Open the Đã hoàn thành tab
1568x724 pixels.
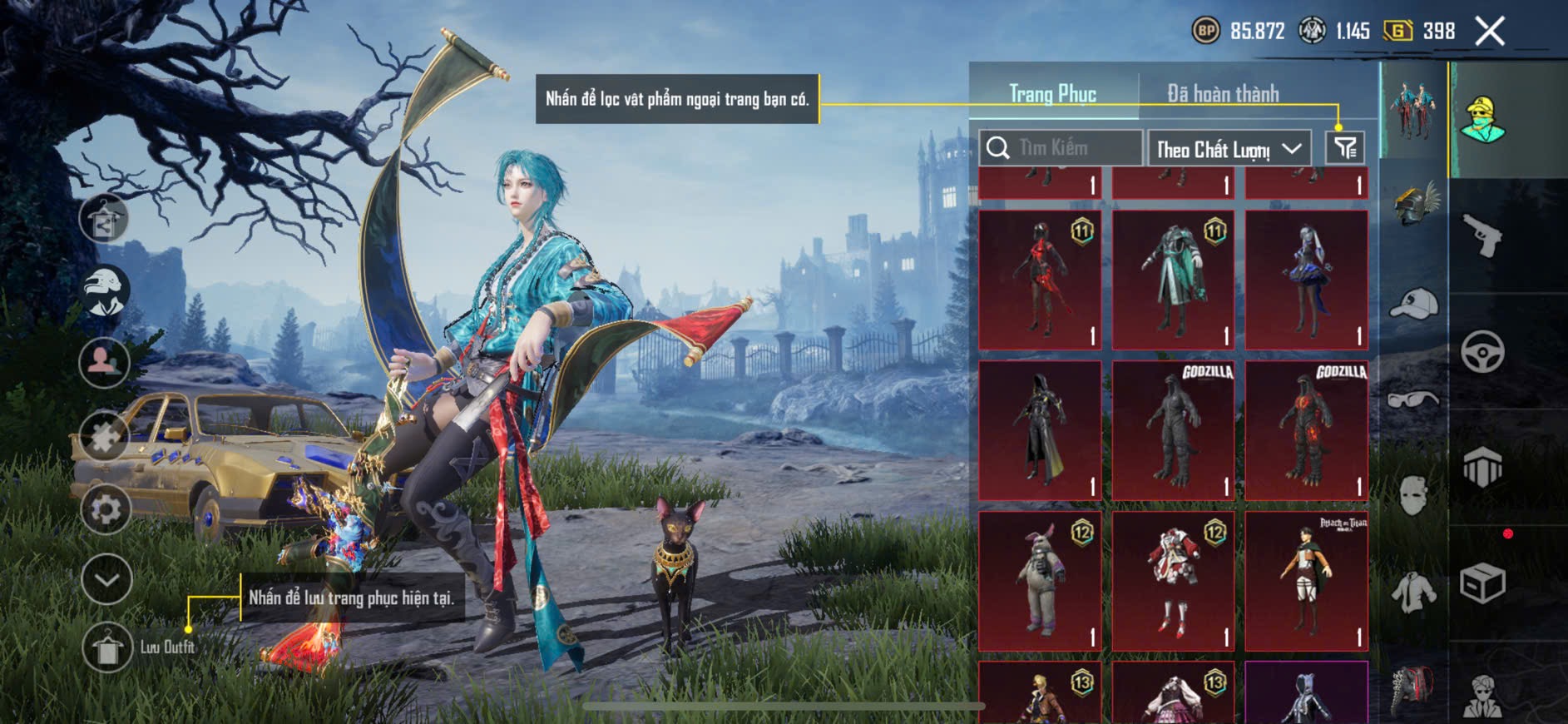tap(1223, 94)
